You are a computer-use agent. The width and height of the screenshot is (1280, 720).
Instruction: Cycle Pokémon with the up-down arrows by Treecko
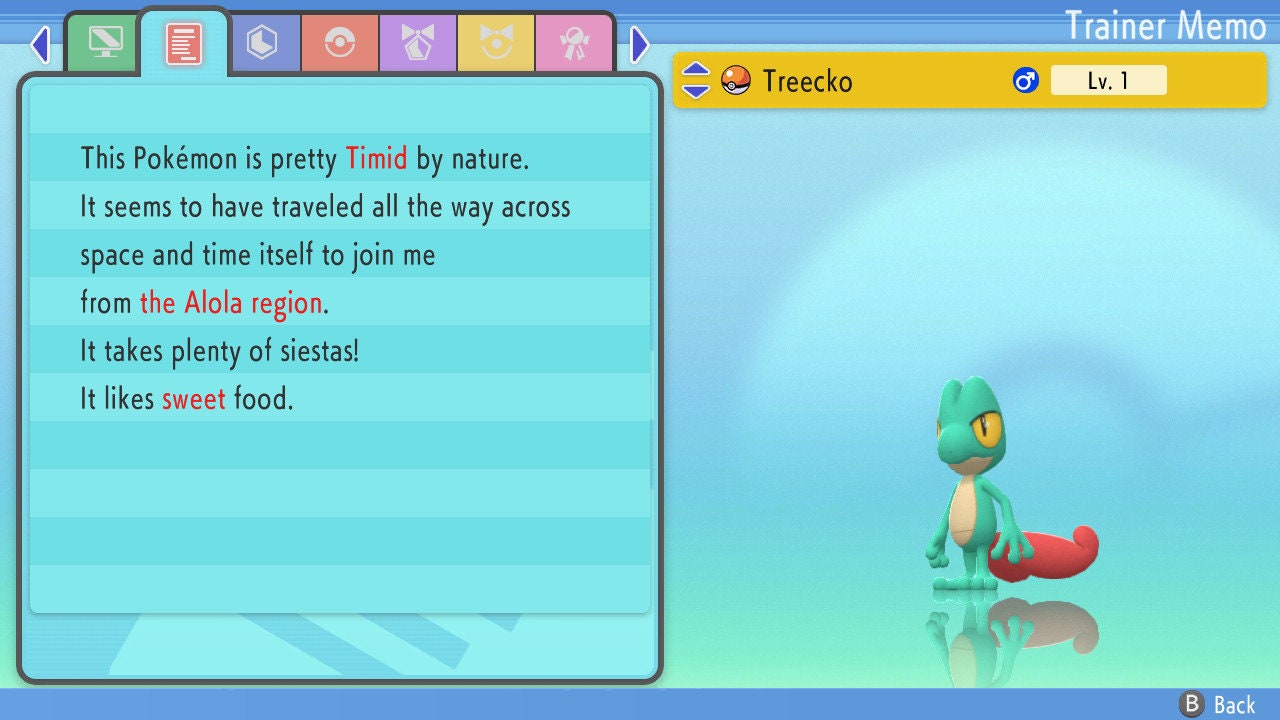pos(696,80)
